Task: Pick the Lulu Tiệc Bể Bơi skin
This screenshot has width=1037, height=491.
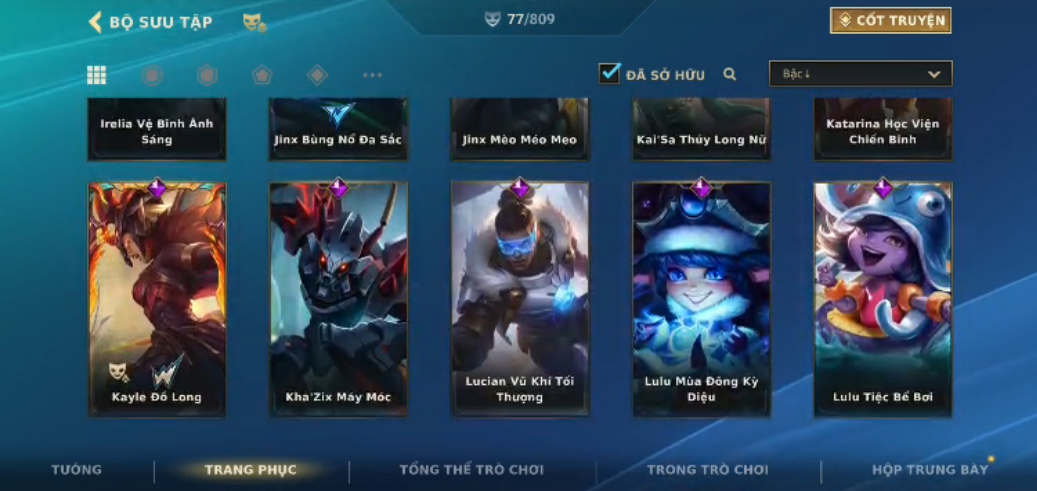Action: pos(883,298)
